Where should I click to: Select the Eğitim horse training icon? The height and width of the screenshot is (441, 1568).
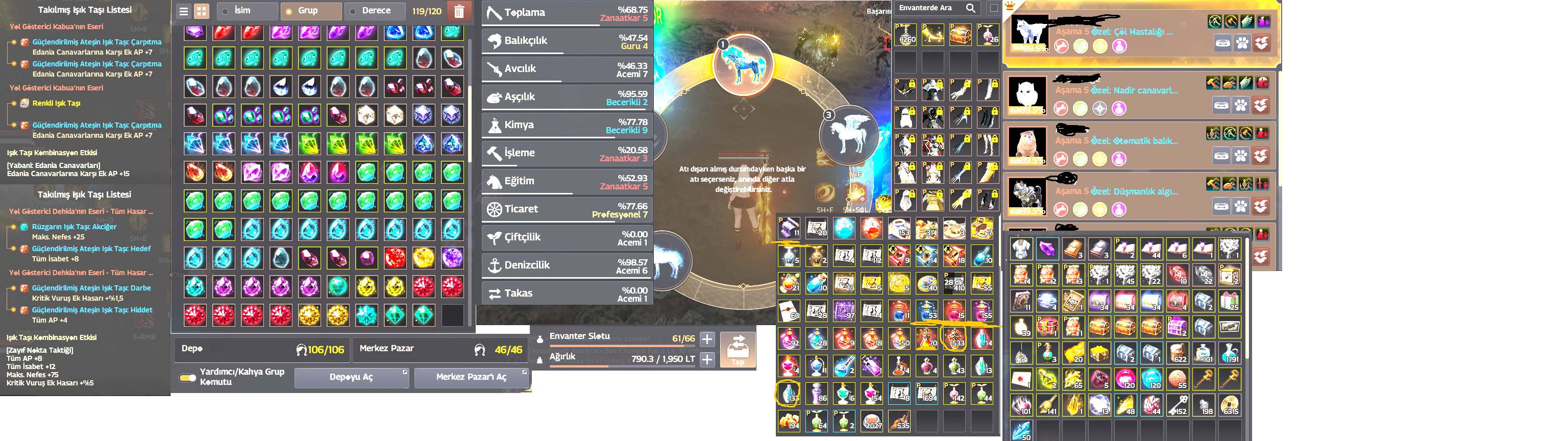tap(494, 181)
